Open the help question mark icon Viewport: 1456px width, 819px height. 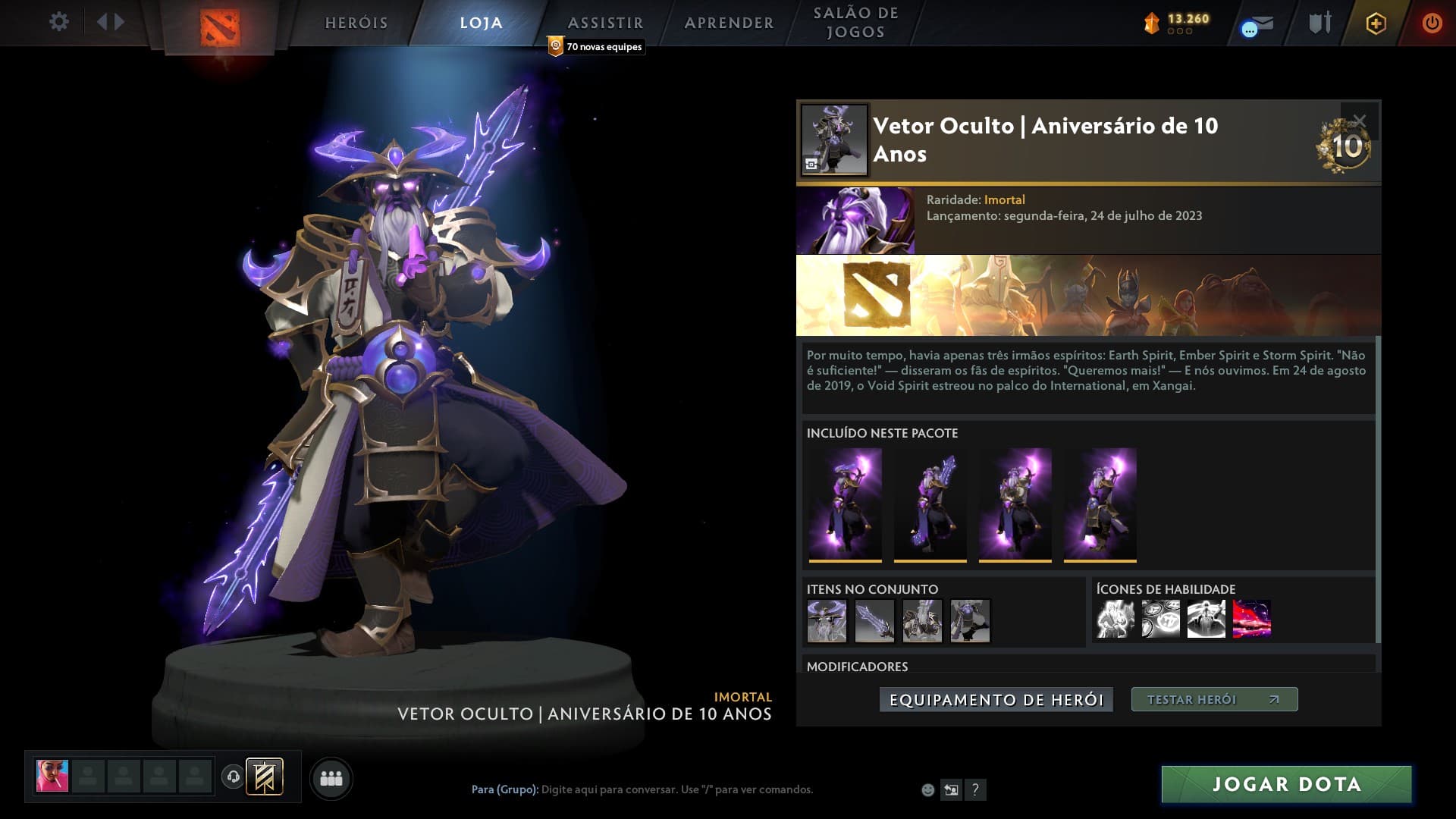point(975,789)
